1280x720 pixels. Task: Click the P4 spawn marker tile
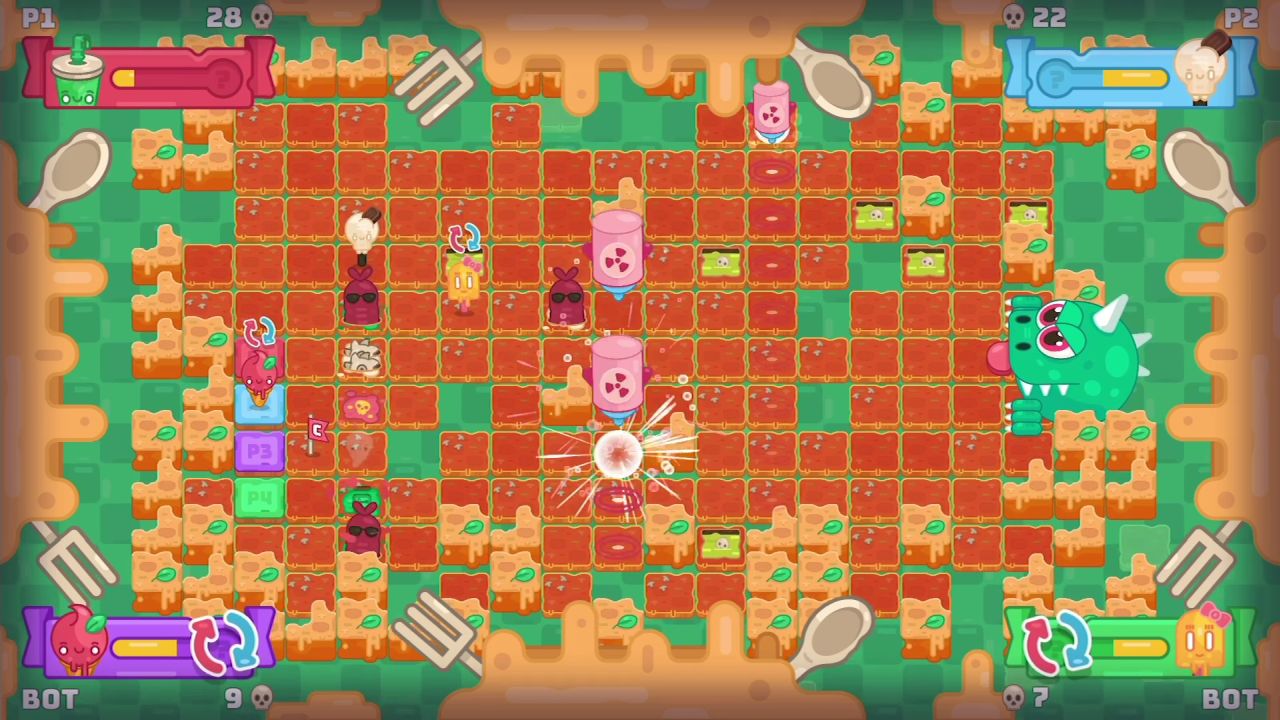[260, 498]
